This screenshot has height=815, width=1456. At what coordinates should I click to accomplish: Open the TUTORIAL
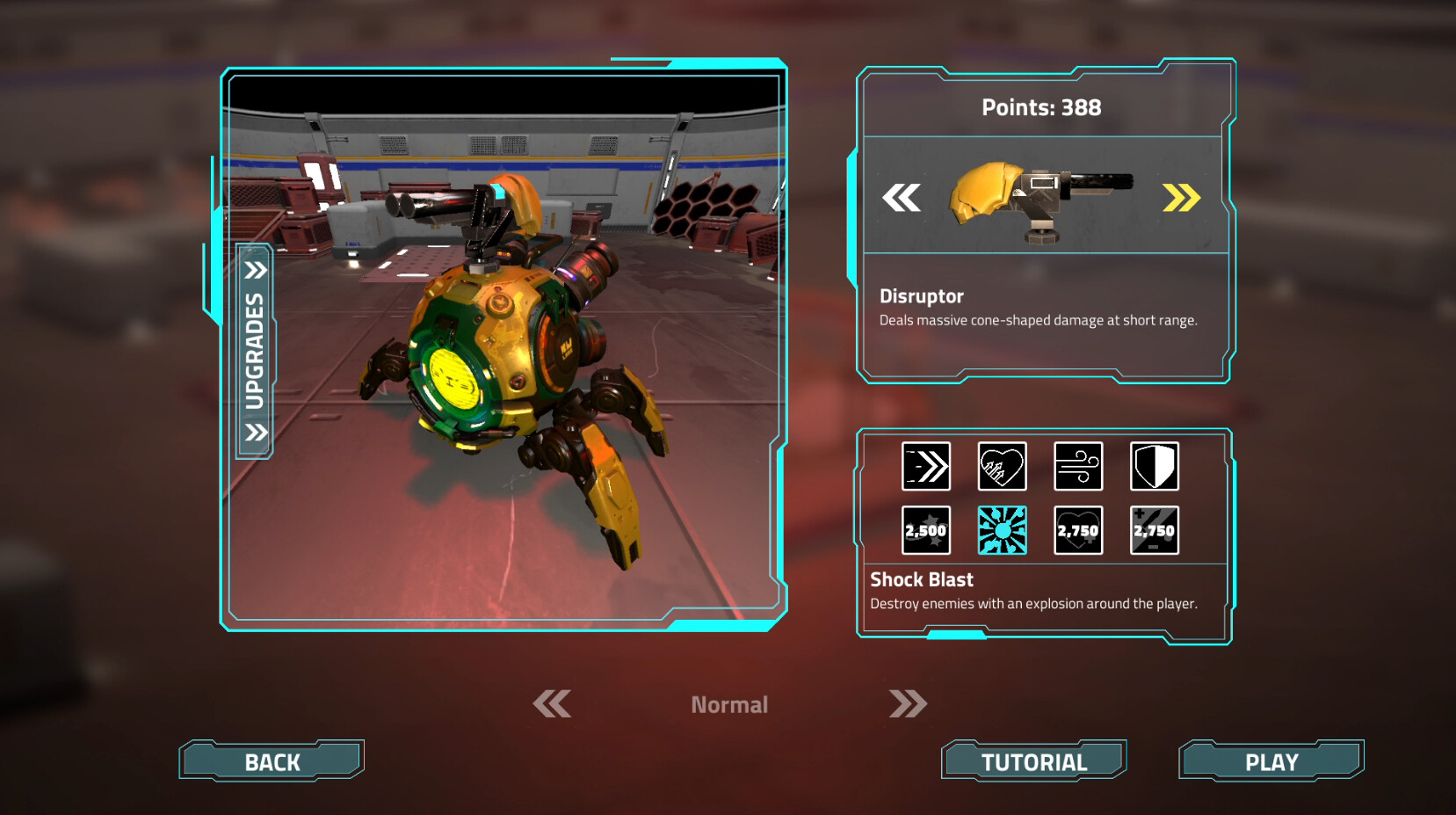pyautogui.click(x=1034, y=760)
